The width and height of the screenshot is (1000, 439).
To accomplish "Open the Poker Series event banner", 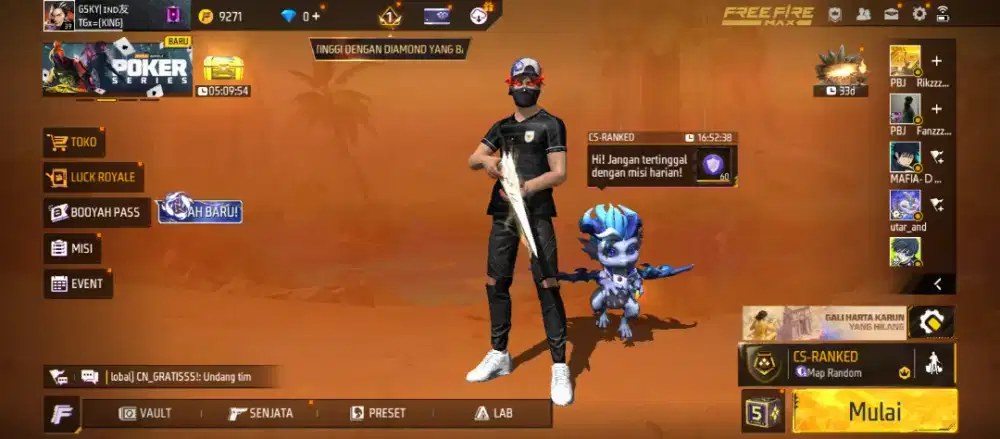I will 117,69.
